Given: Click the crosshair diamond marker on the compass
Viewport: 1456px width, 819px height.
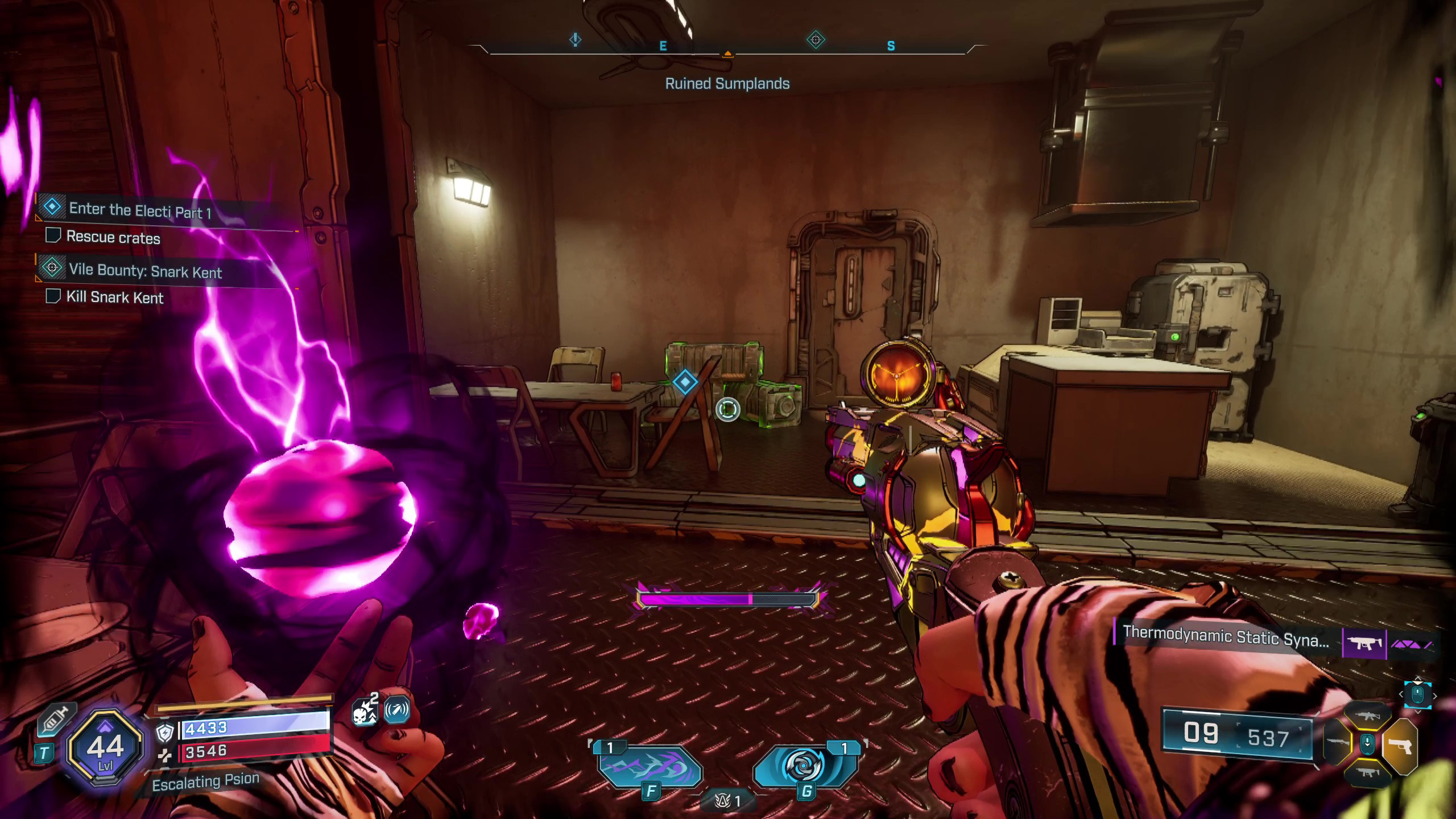Looking at the screenshot, I should (816, 40).
